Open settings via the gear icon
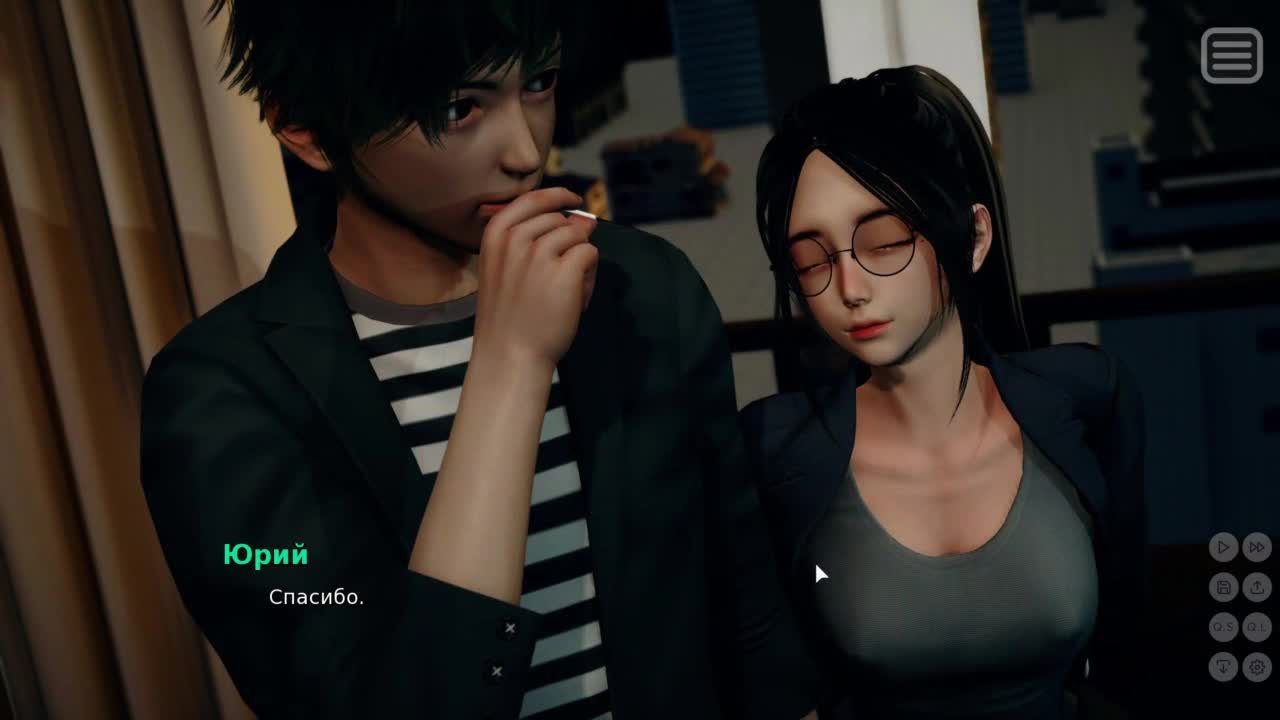1280x720 pixels. coord(1257,667)
